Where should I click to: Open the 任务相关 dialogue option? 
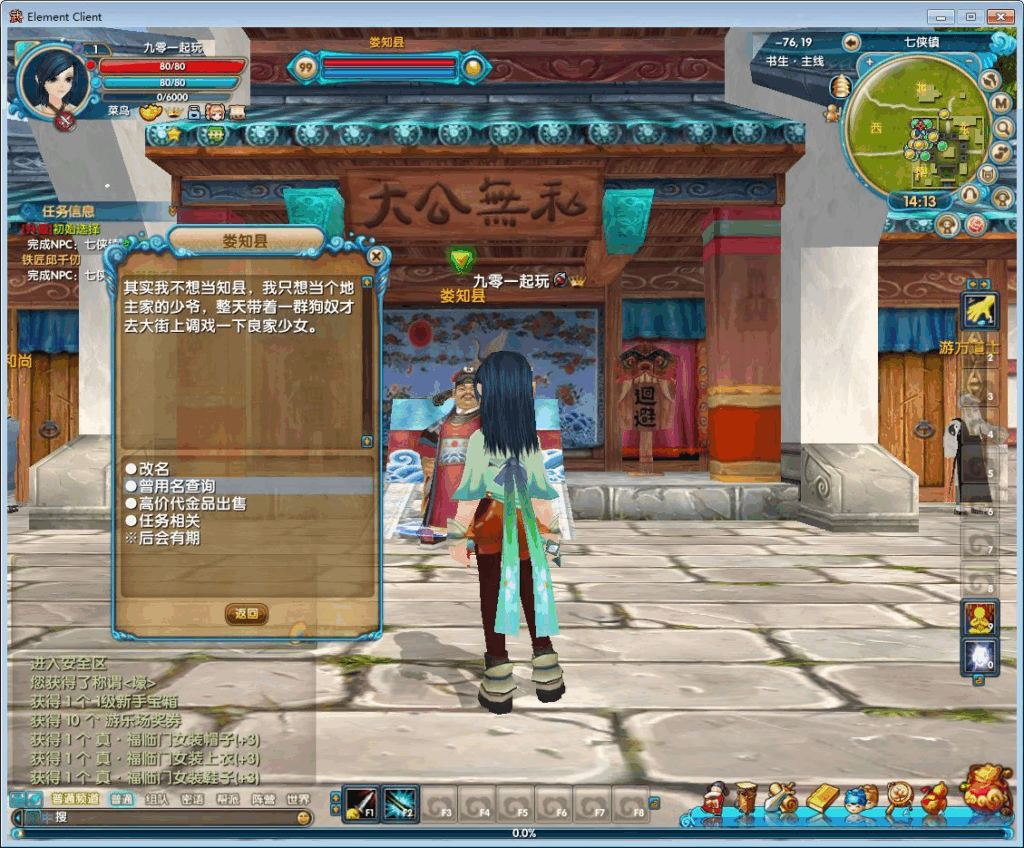tap(168, 520)
